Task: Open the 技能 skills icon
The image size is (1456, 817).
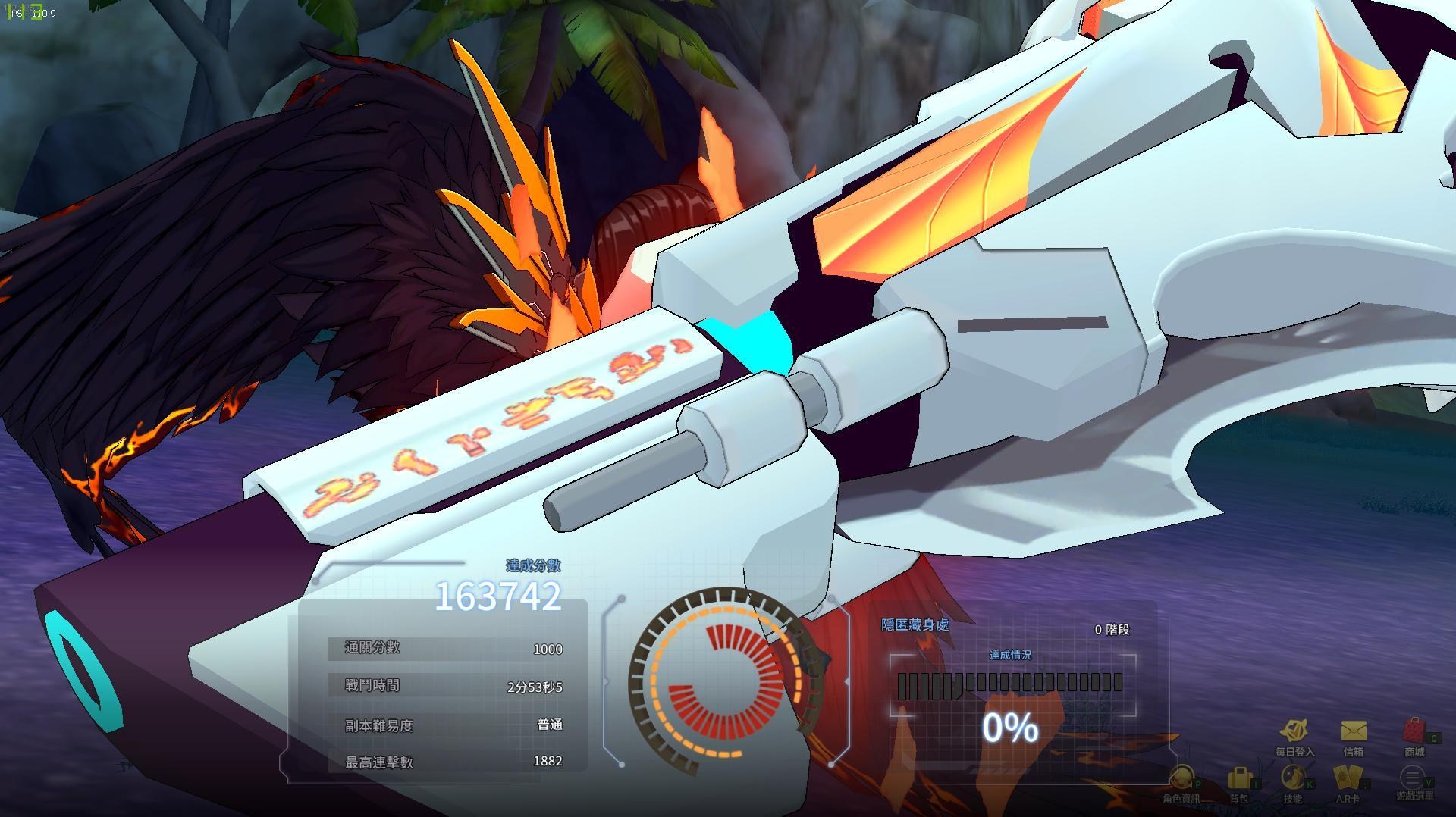Action: click(x=1291, y=776)
